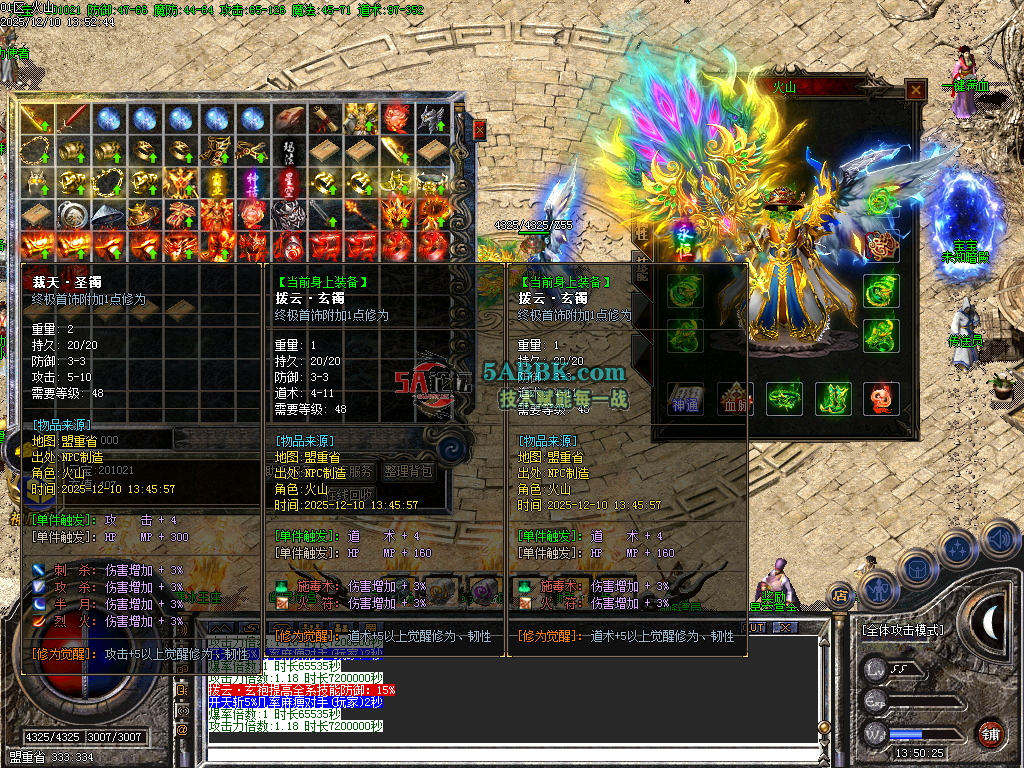The image size is (1024, 768).
Task: Close the chat window with X button
Action: pos(786,627)
